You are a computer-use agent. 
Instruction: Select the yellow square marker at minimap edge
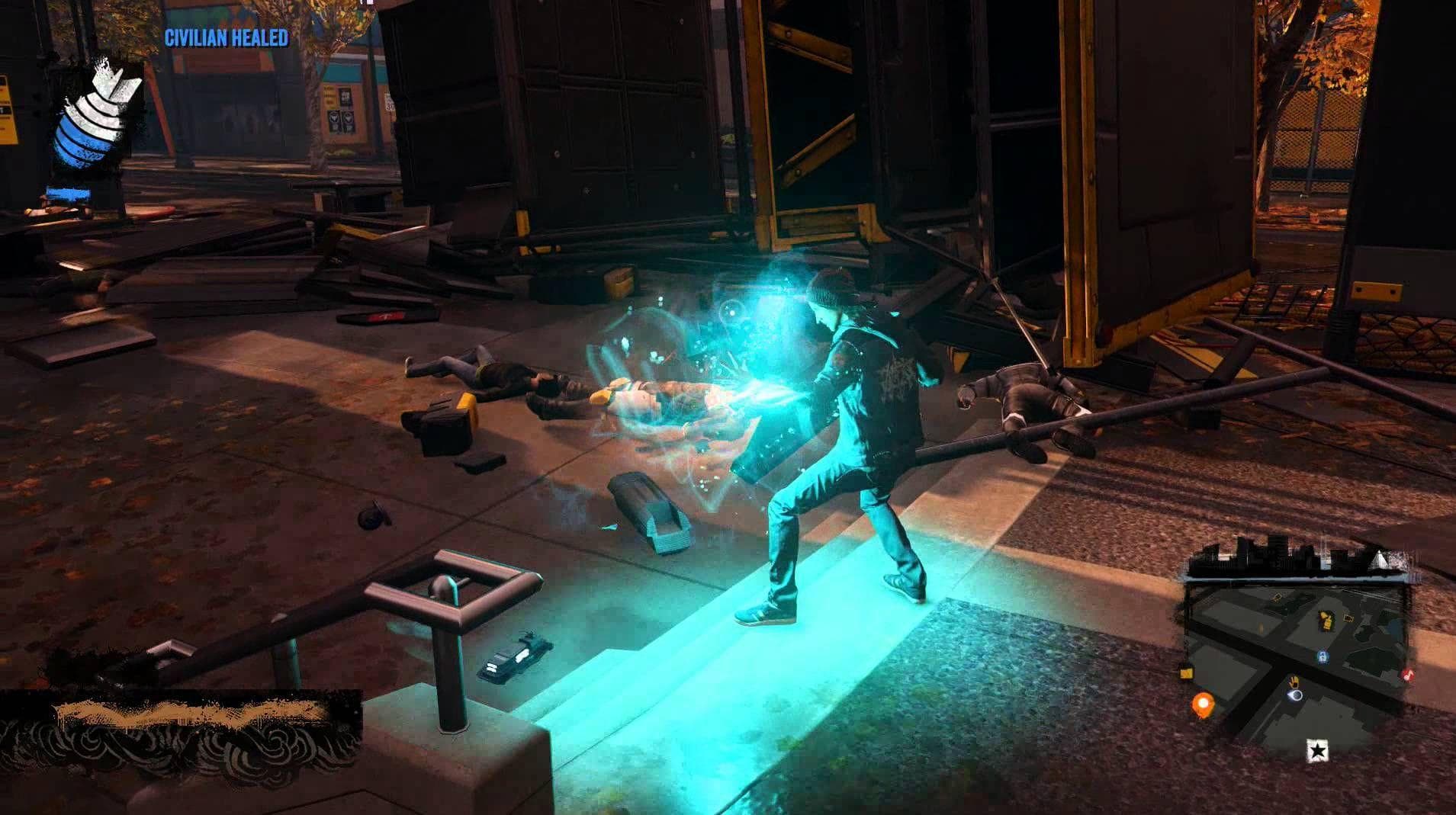(x=1186, y=672)
